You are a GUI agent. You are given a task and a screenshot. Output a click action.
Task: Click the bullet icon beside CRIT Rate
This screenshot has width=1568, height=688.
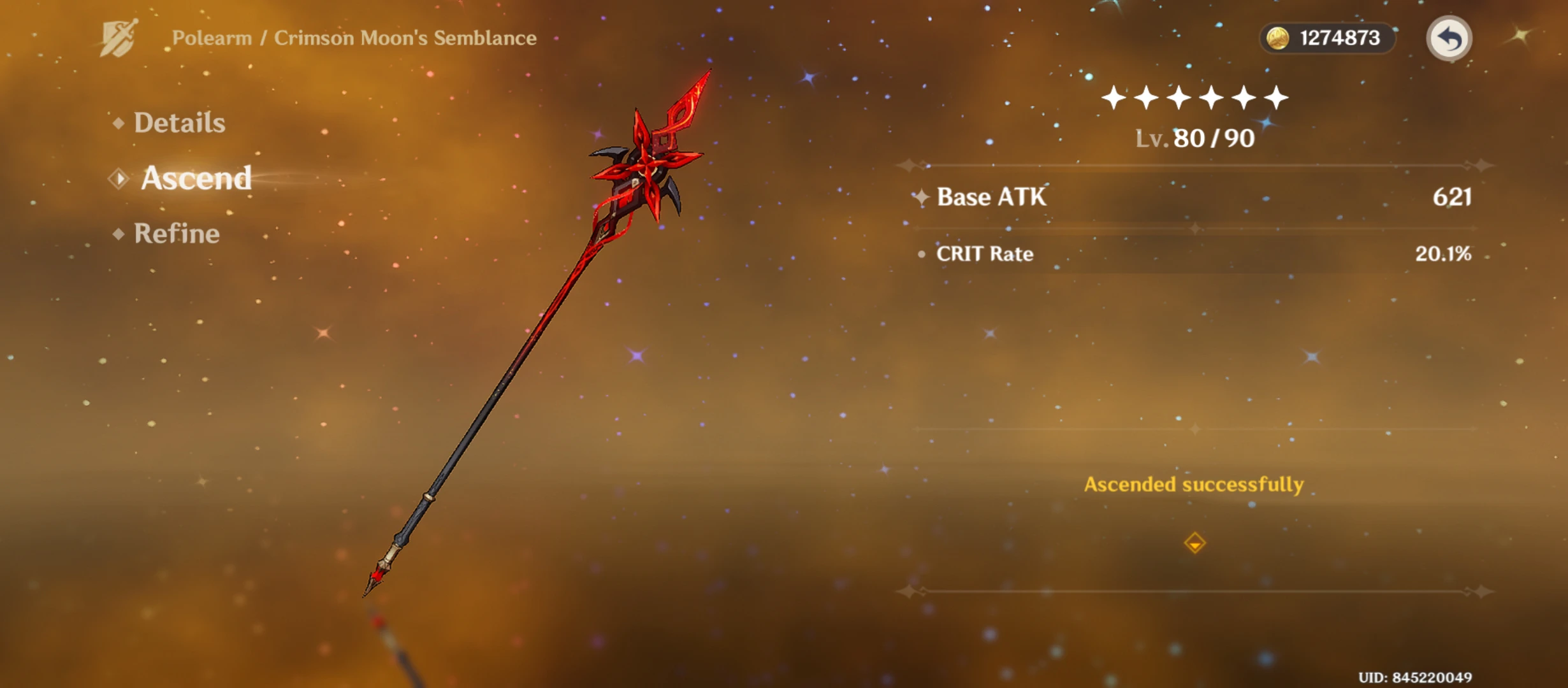[922, 255]
